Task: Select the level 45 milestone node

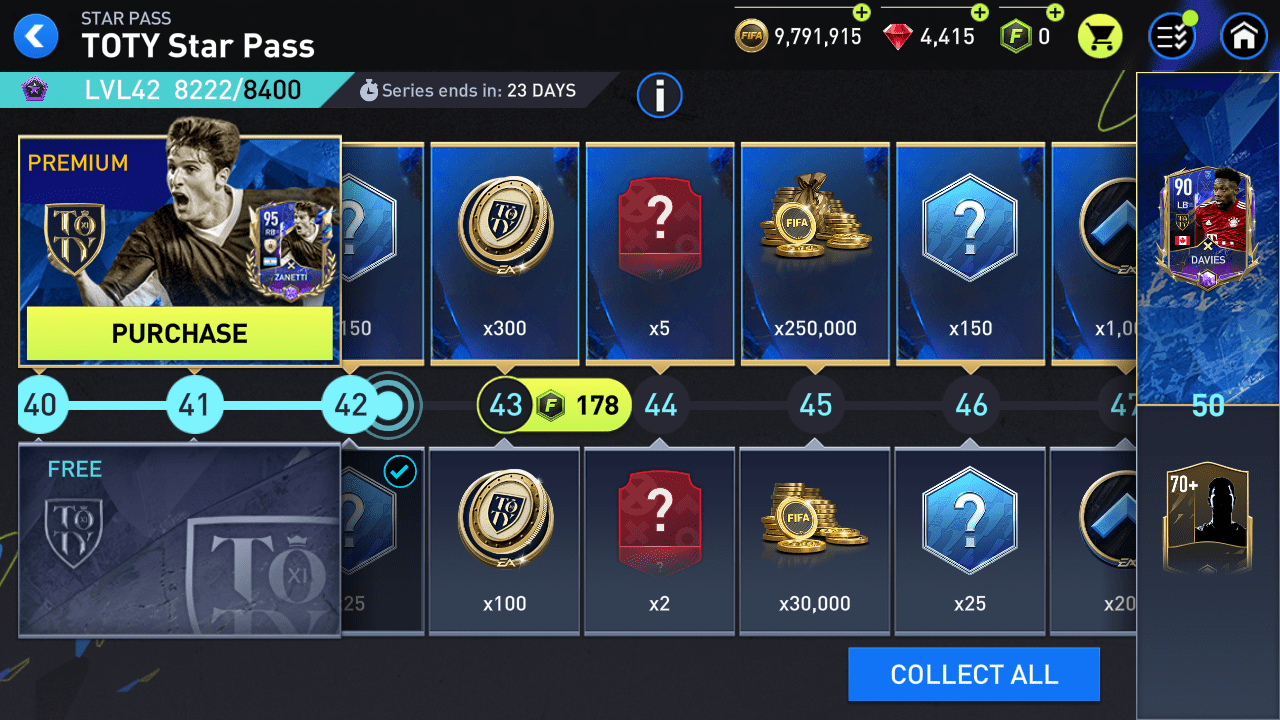Action: pyautogui.click(x=815, y=405)
